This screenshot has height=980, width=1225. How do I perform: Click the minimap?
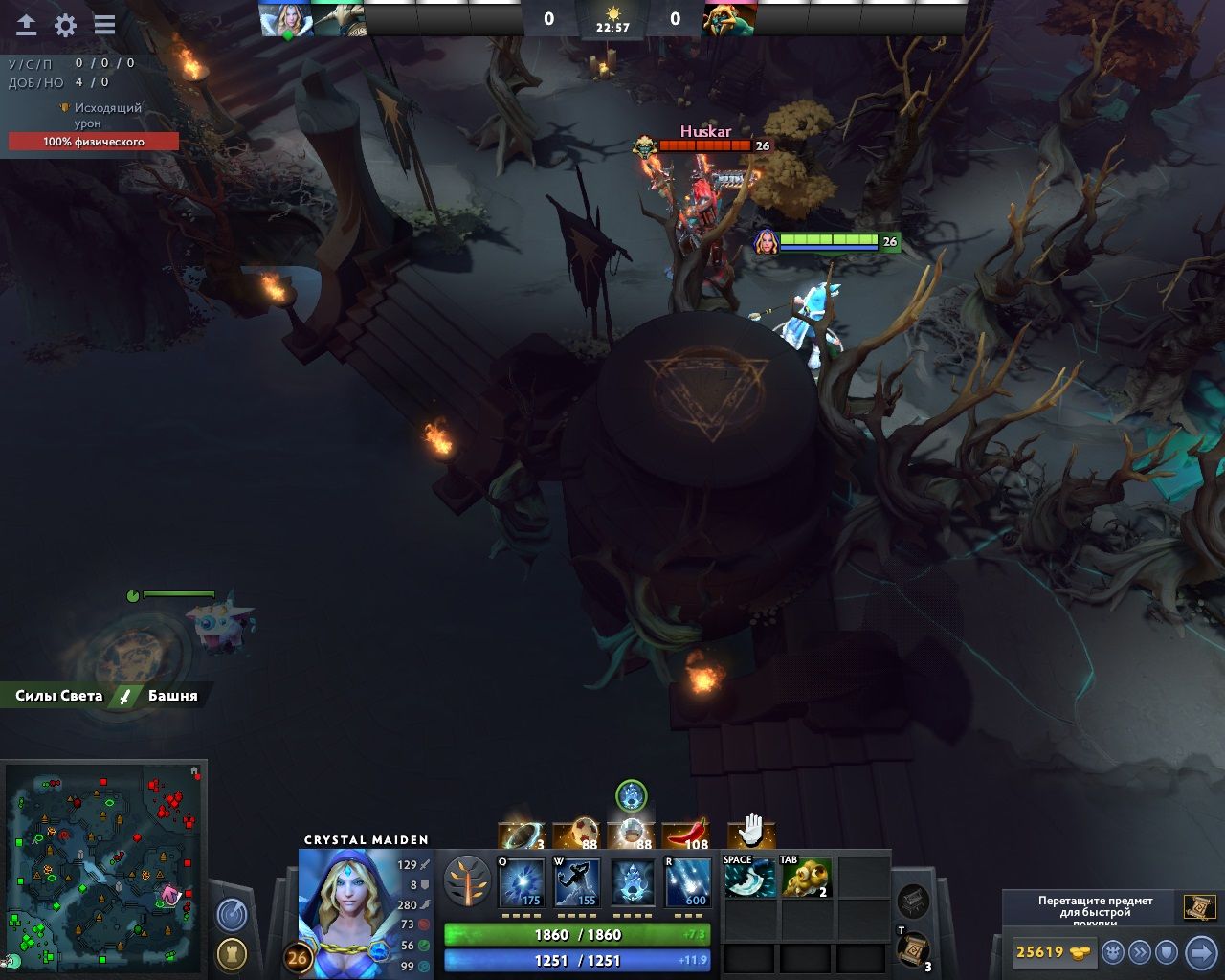(x=105, y=866)
